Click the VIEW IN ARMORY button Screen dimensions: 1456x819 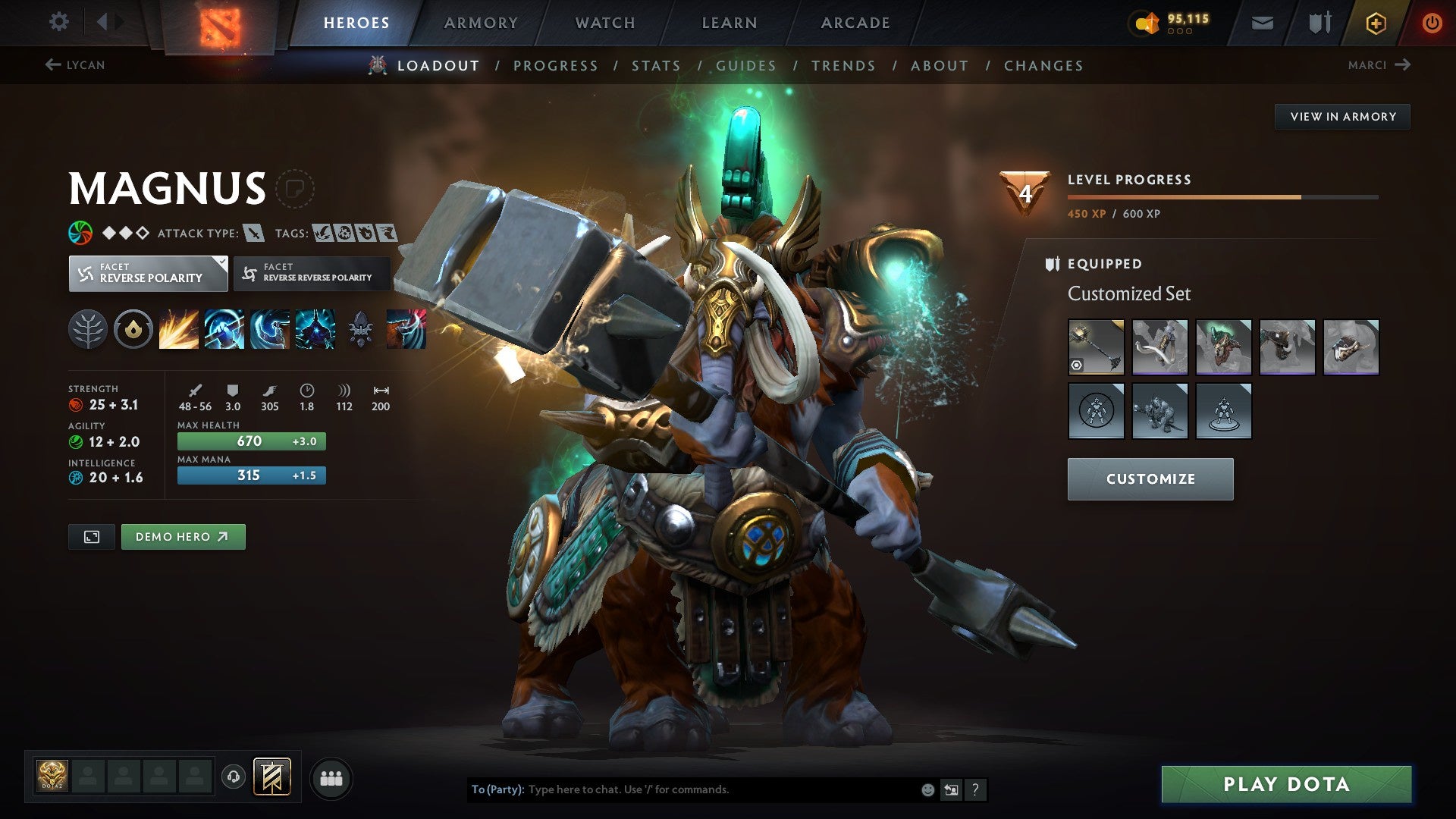click(1342, 116)
